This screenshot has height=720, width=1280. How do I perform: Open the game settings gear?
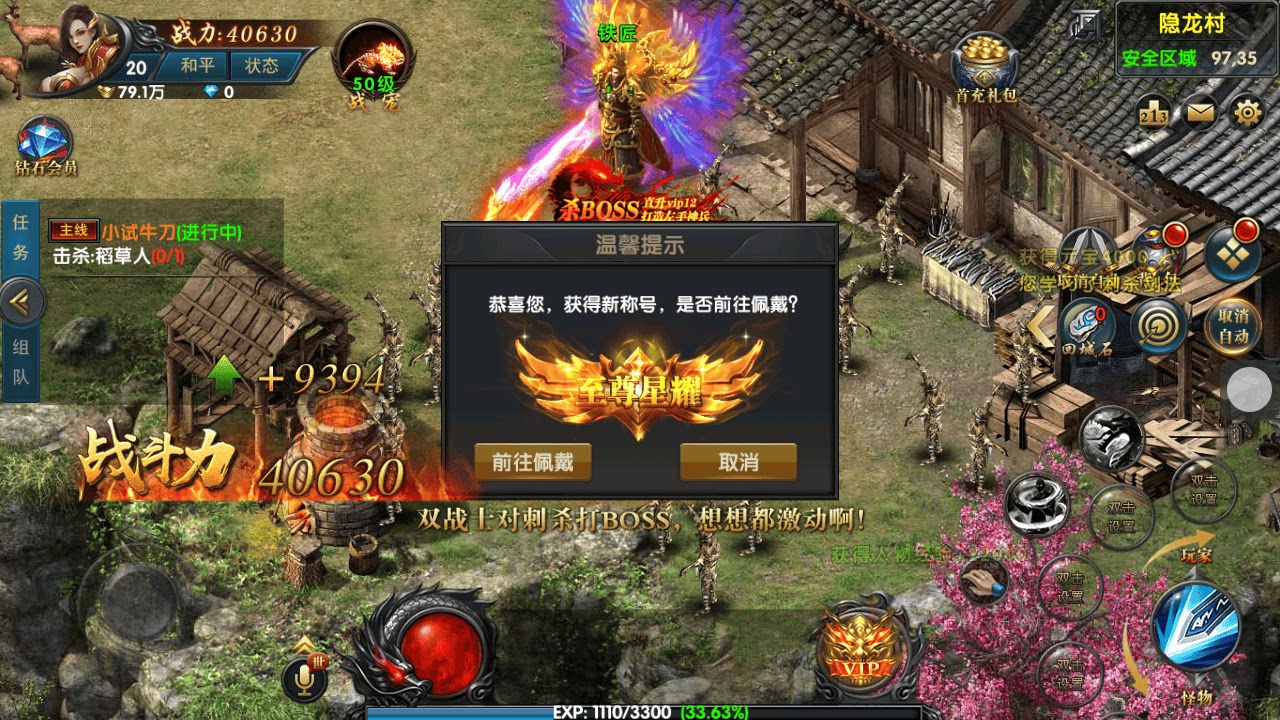(x=1246, y=113)
